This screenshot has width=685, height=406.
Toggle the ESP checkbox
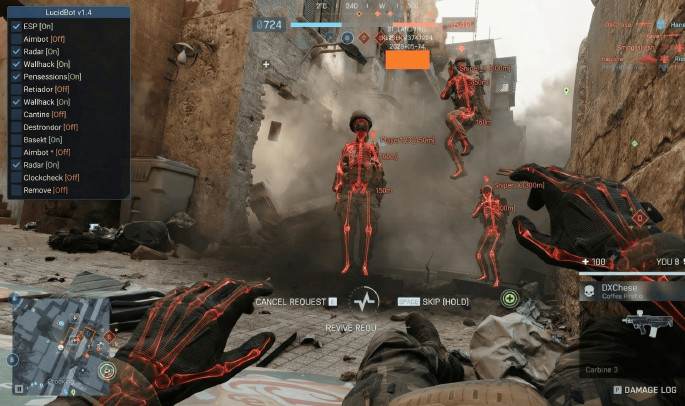click(x=16, y=25)
